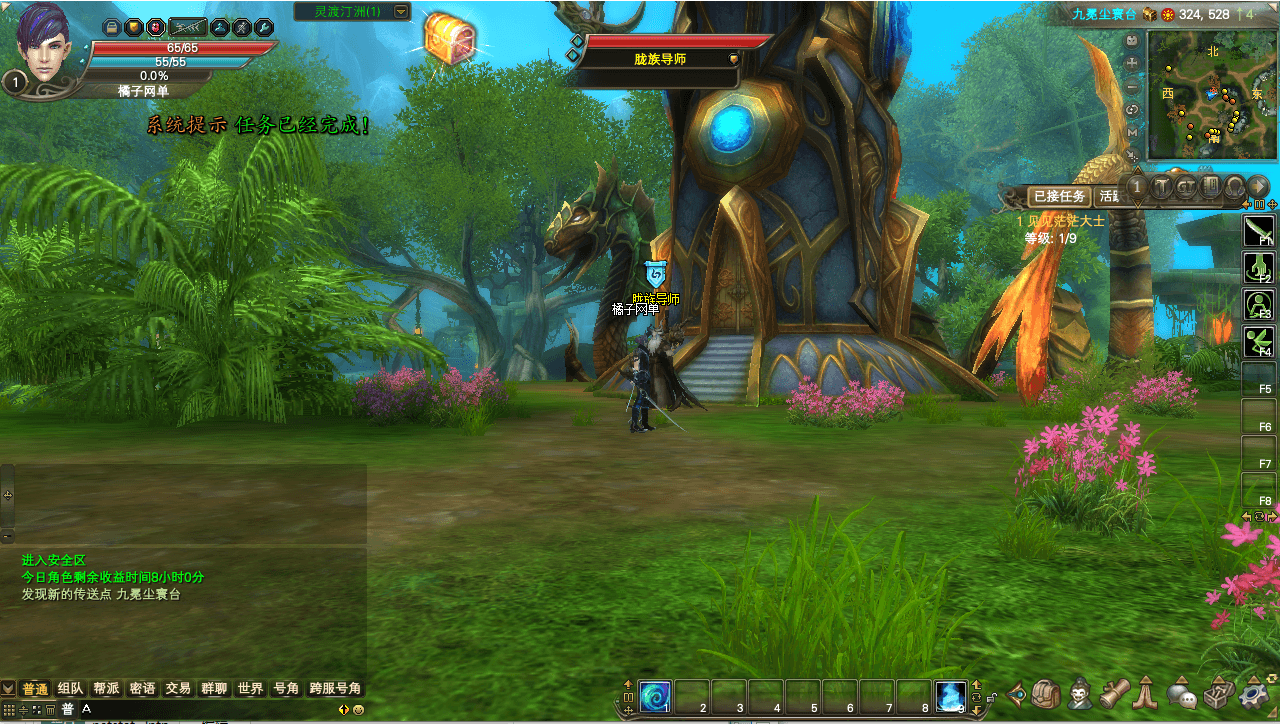Screen dimensions: 1280x724
Task: Activate the blue swirl skill in slot 1
Action: point(655,696)
